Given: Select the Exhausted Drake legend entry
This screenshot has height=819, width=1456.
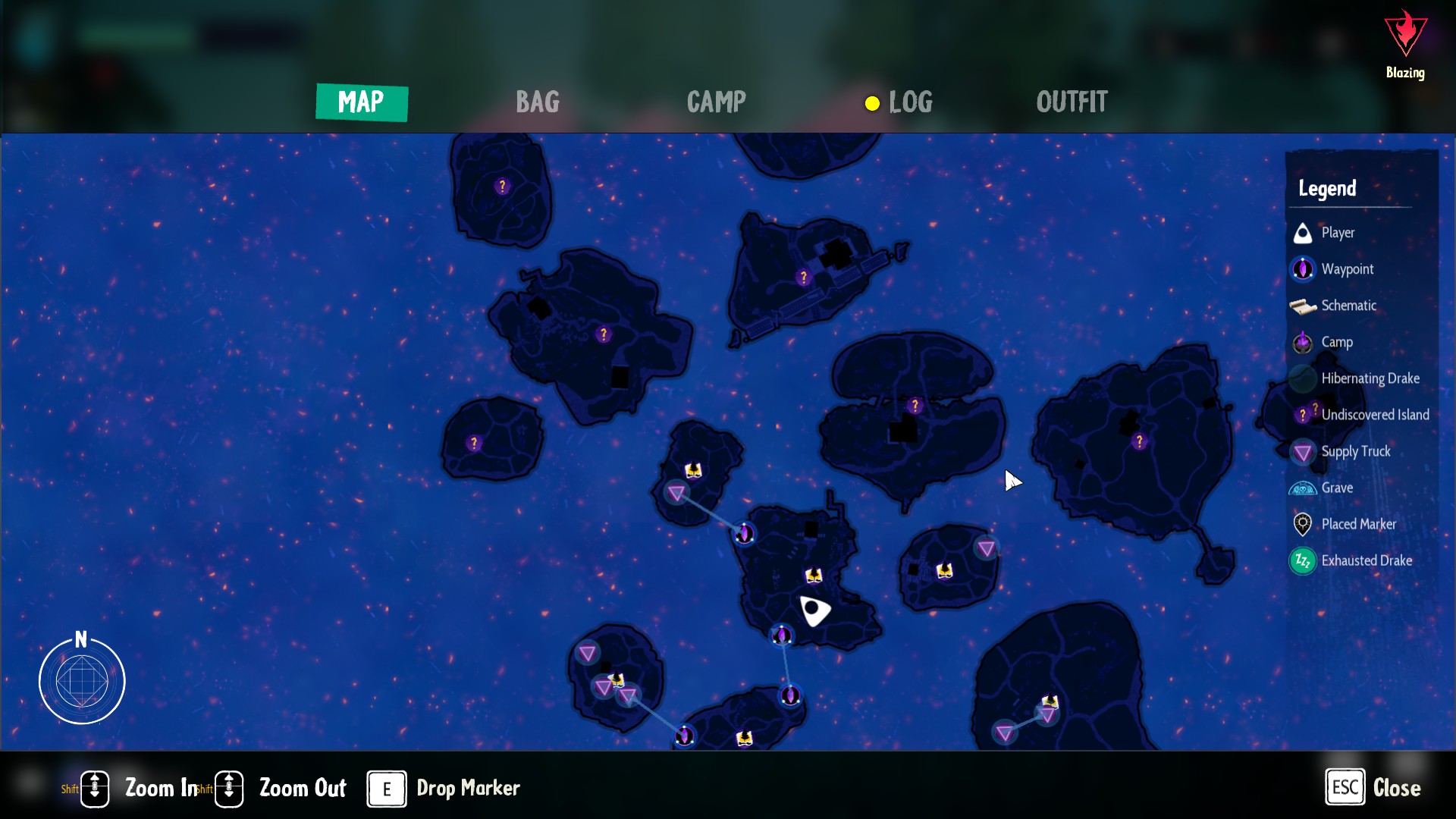Looking at the screenshot, I should 1366,561.
